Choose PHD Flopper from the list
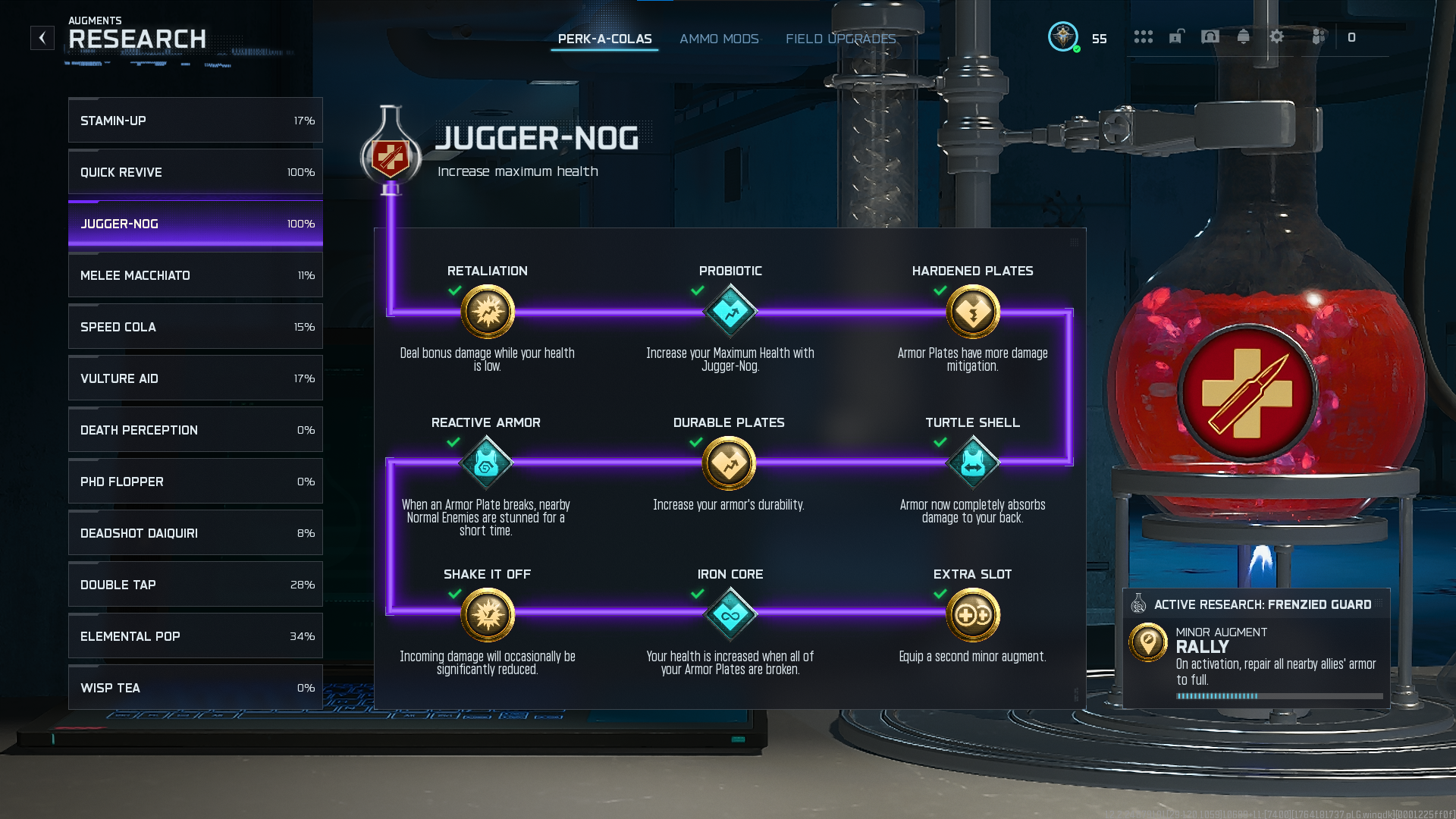 pos(195,482)
